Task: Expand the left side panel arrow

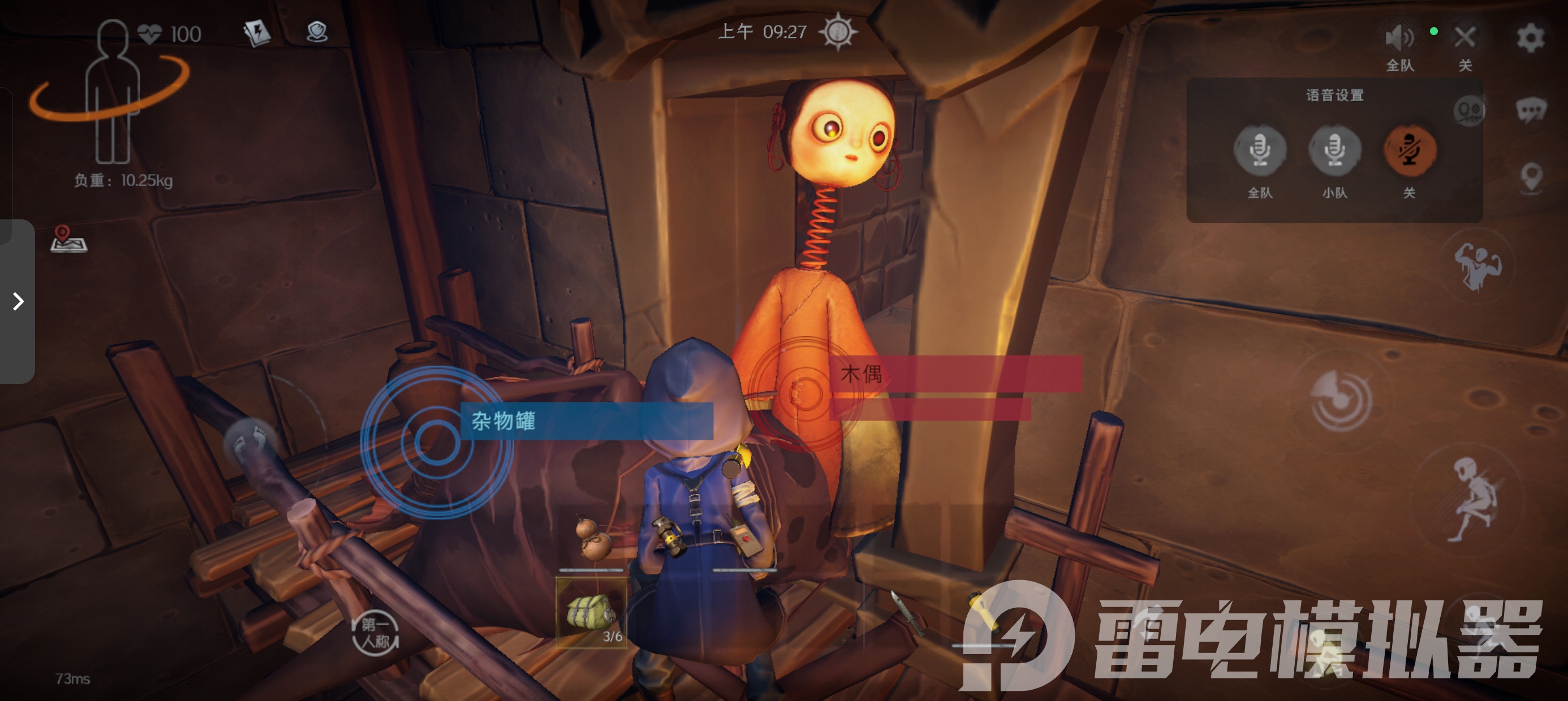Action: (x=18, y=301)
